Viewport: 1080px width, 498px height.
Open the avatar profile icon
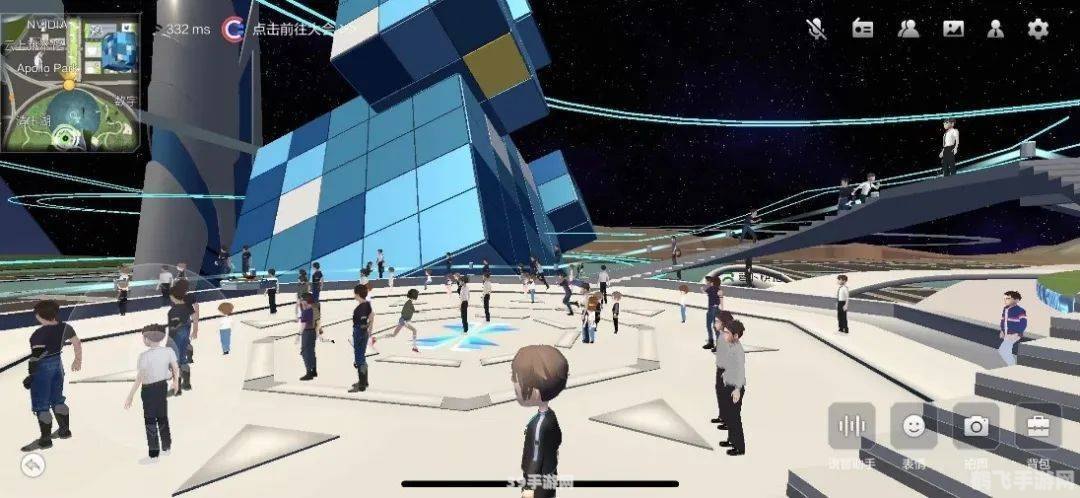pyautogui.click(x=996, y=28)
